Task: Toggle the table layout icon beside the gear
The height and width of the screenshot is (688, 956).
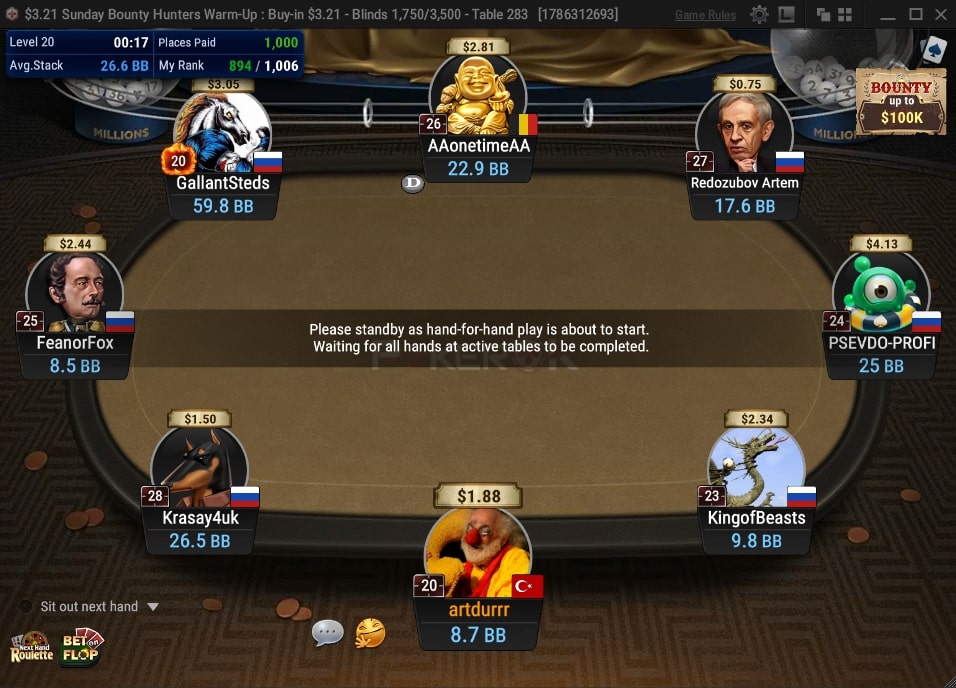Action: [787, 15]
